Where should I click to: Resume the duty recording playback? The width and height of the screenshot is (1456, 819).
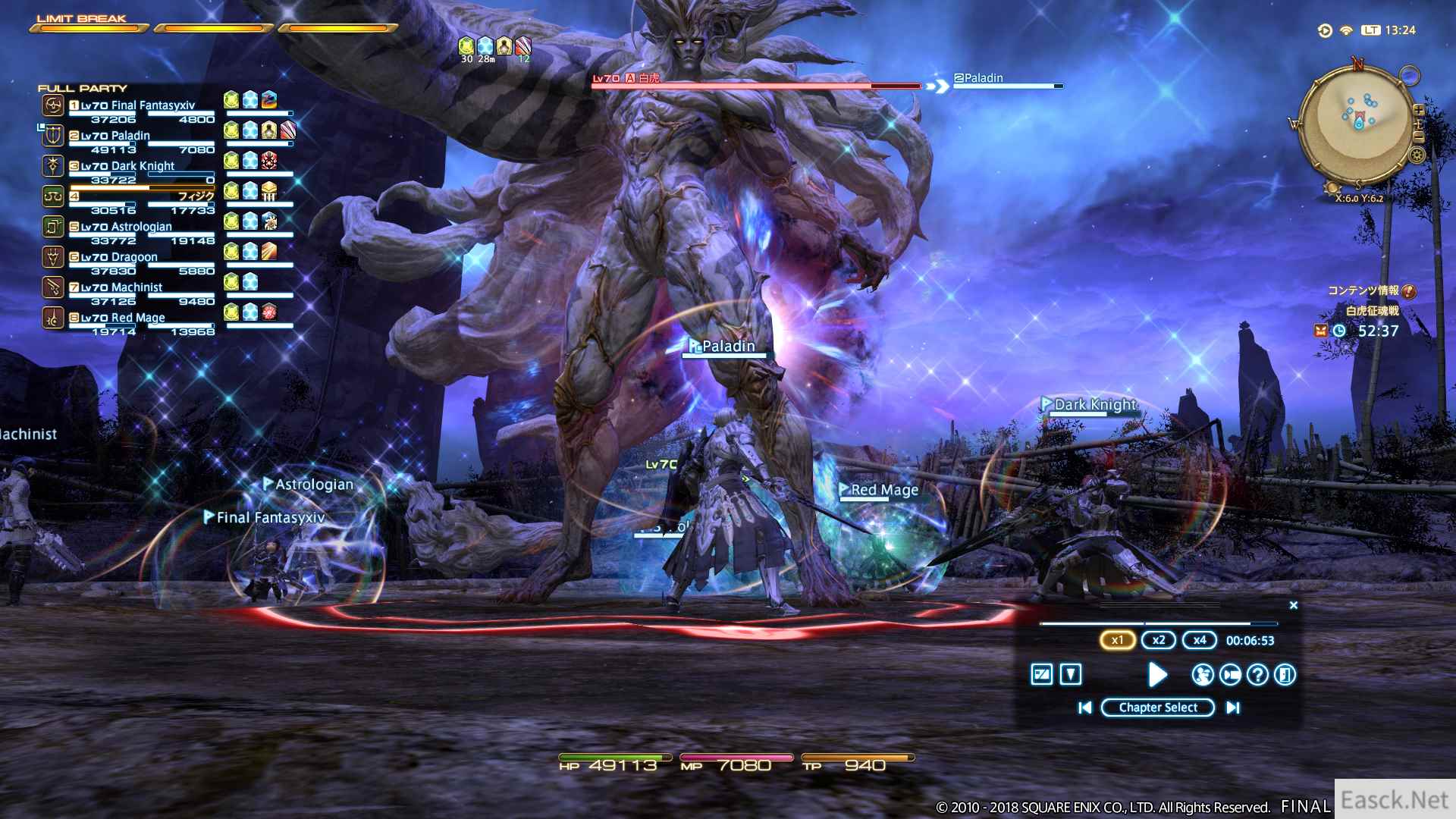click(x=1157, y=674)
